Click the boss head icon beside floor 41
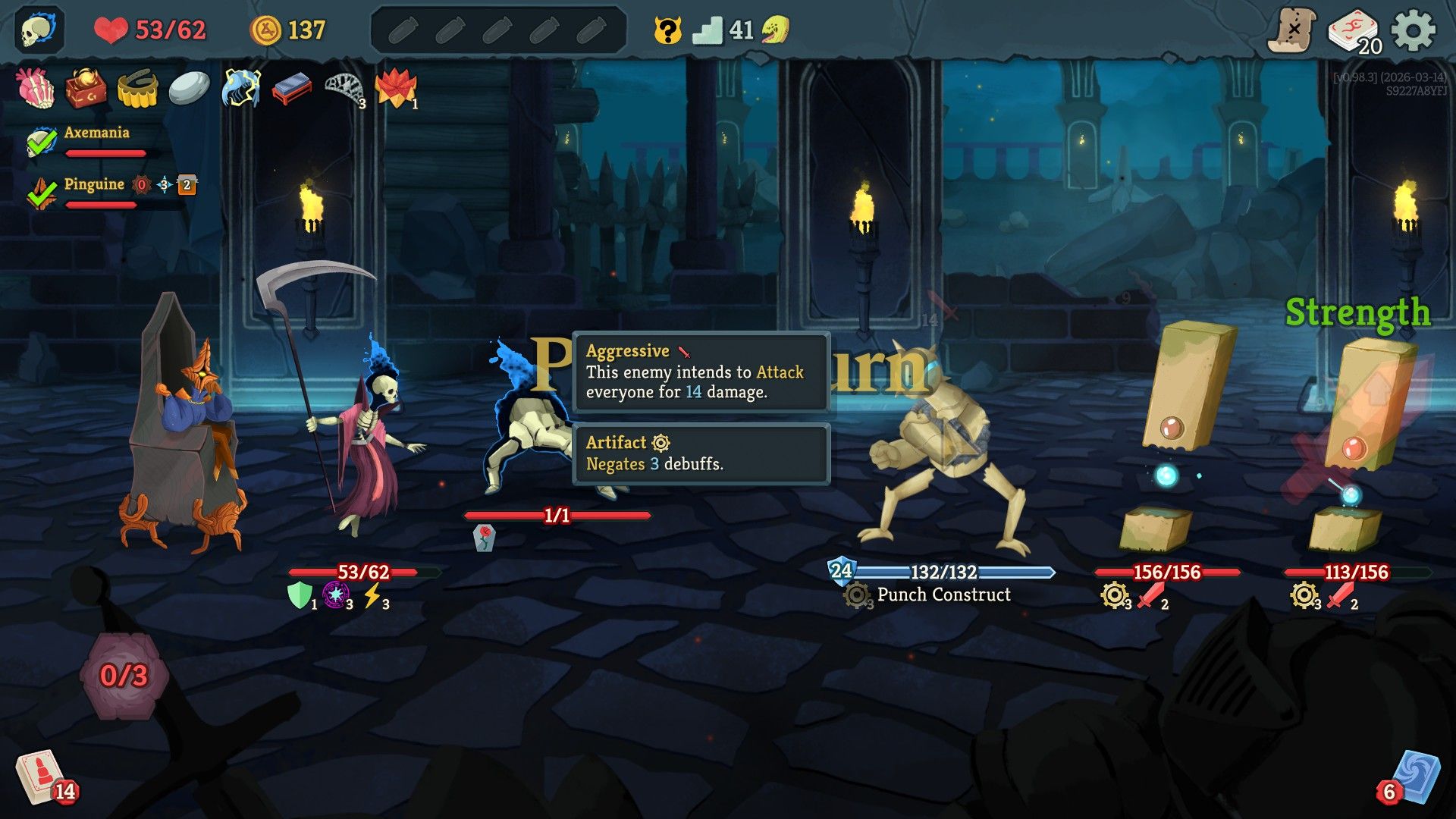 click(775, 30)
